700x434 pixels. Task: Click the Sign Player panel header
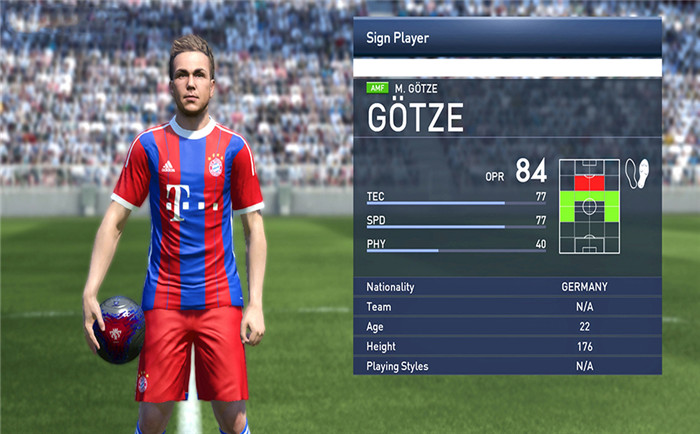point(507,38)
